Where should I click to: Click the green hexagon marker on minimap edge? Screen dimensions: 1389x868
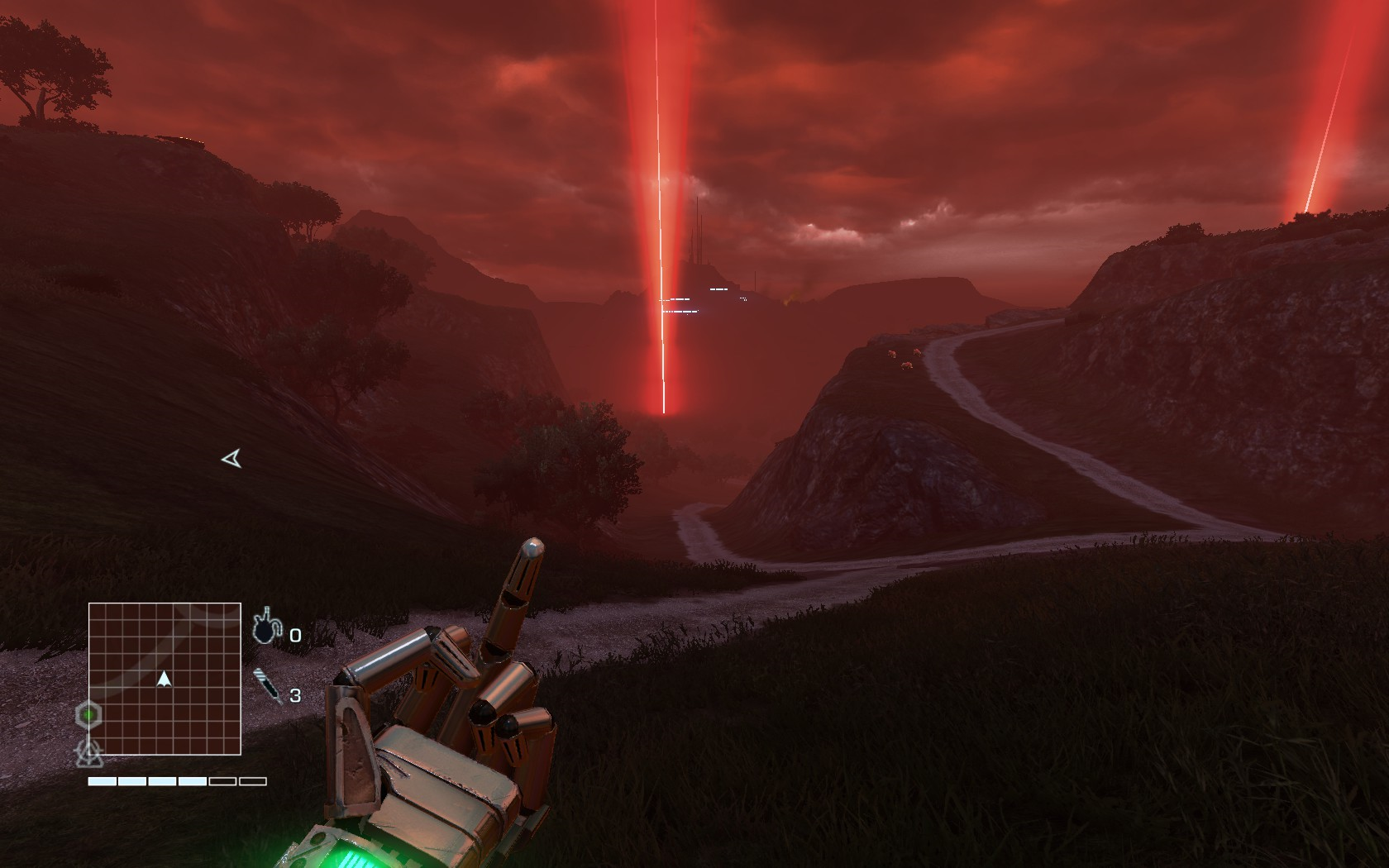tap(88, 714)
